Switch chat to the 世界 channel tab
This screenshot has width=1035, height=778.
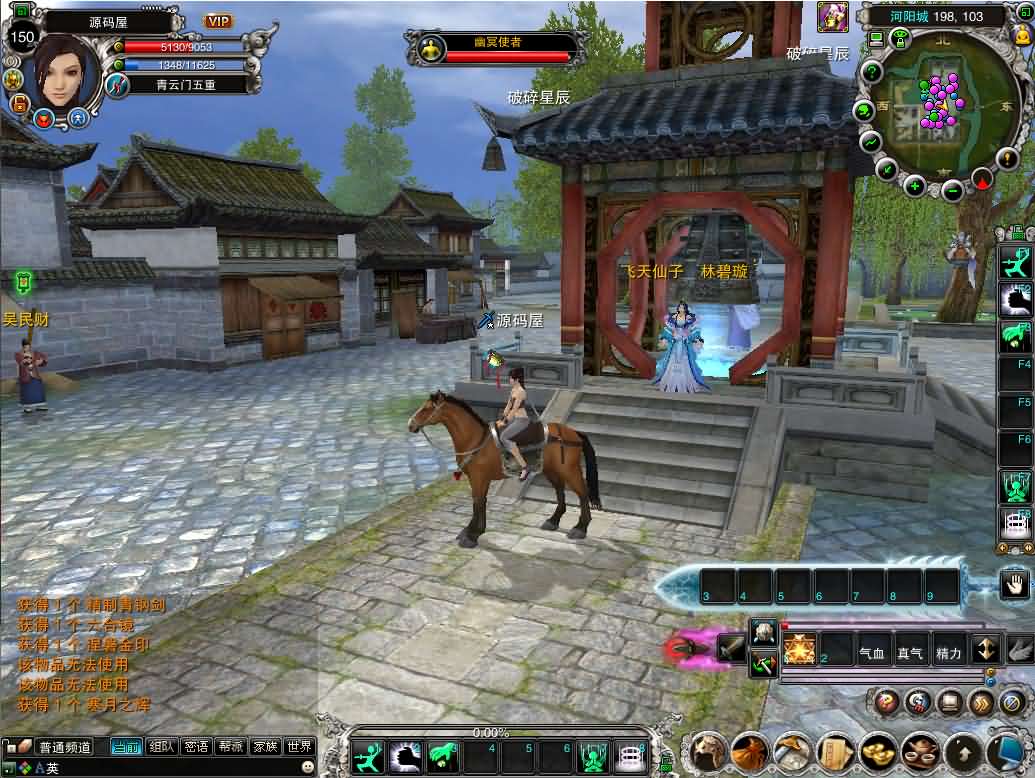[x=299, y=746]
